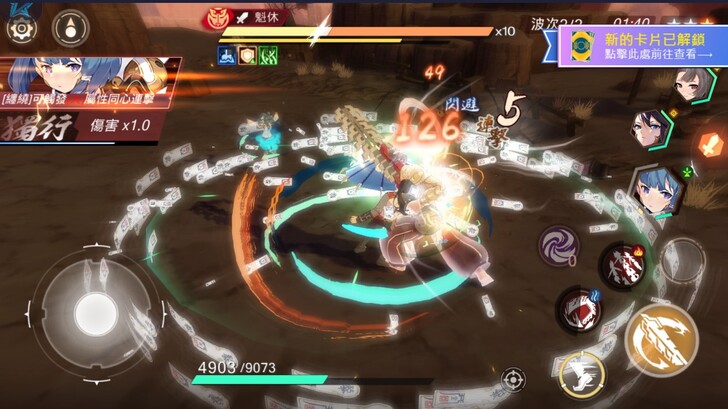Screen dimensions: 728x409
Task: Switch to the brown-haired teammate portrait
Action: tap(694, 84)
